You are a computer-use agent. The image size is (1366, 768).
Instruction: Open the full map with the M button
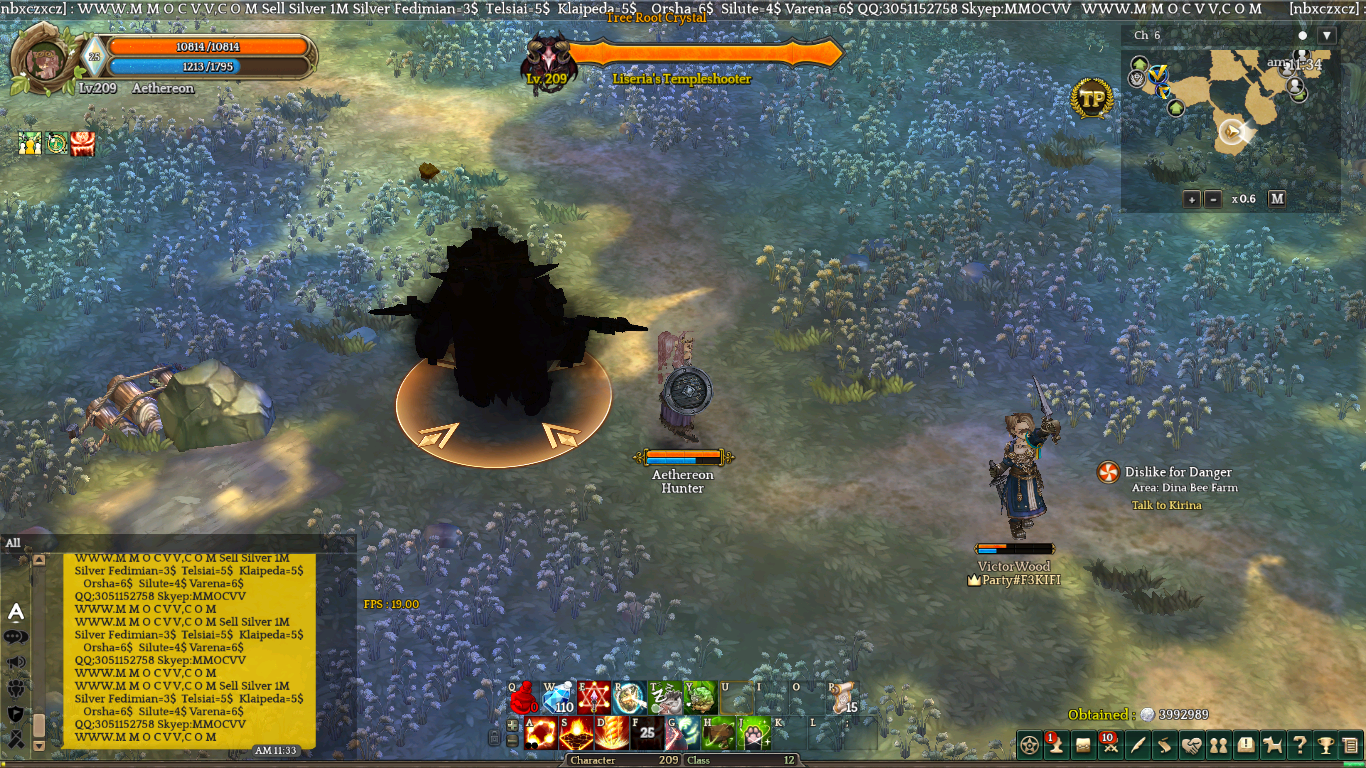(1277, 198)
